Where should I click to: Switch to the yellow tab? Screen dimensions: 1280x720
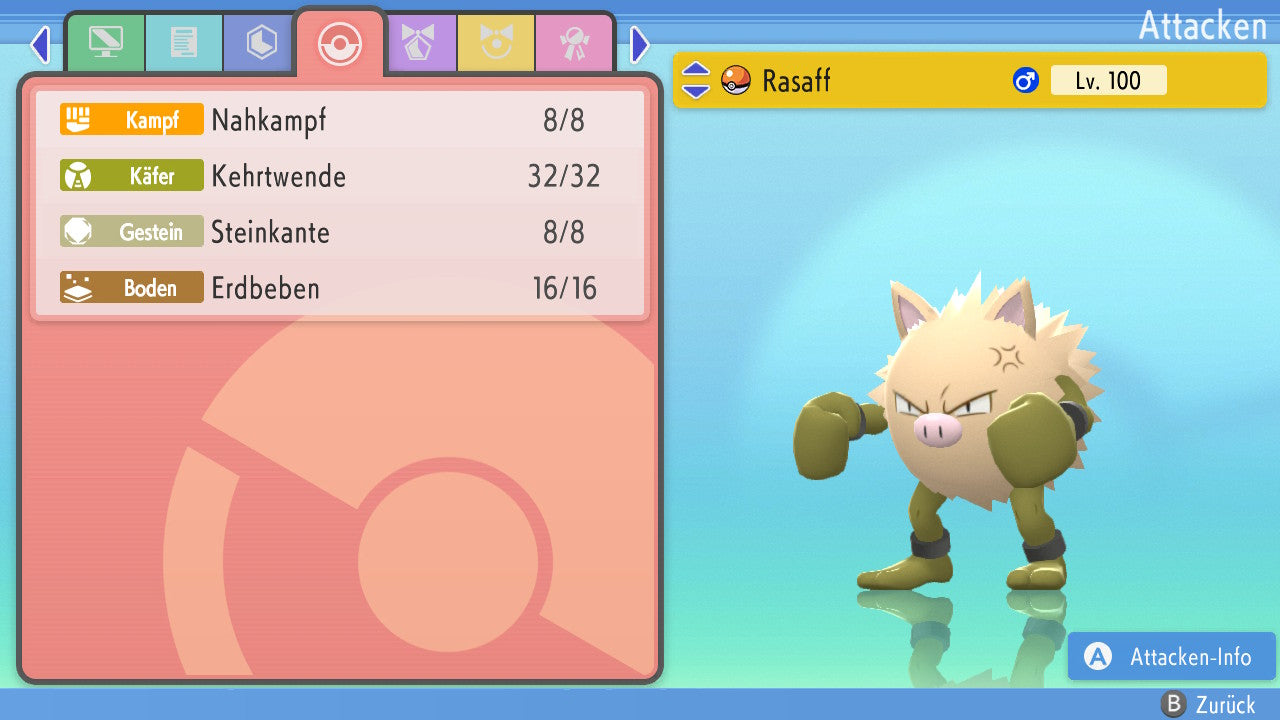coord(495,43)
